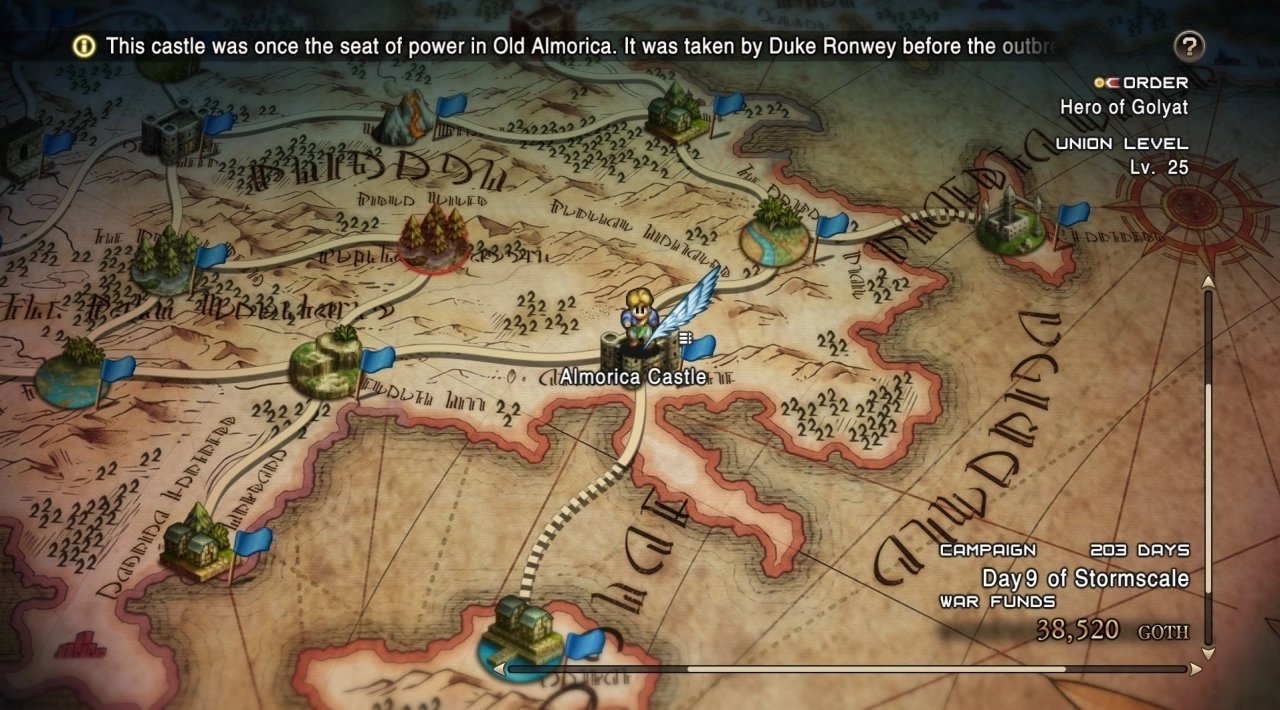Choose the river plain location northeast of Almorica
The height and width of the screenshot is (710, 1280).
775,234
